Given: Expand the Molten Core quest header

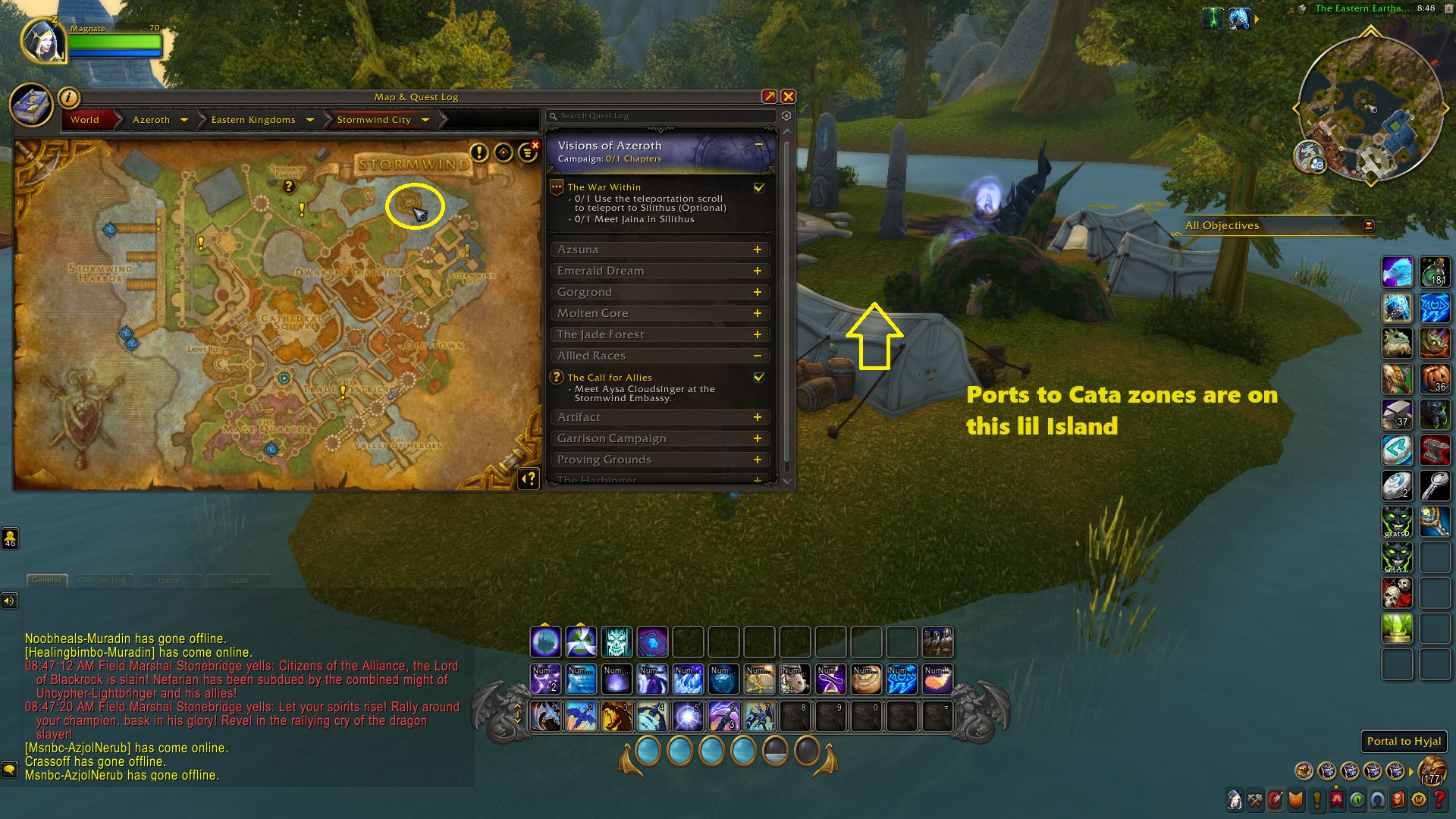Looking at the screenshot, I should (x=757, y=313).
